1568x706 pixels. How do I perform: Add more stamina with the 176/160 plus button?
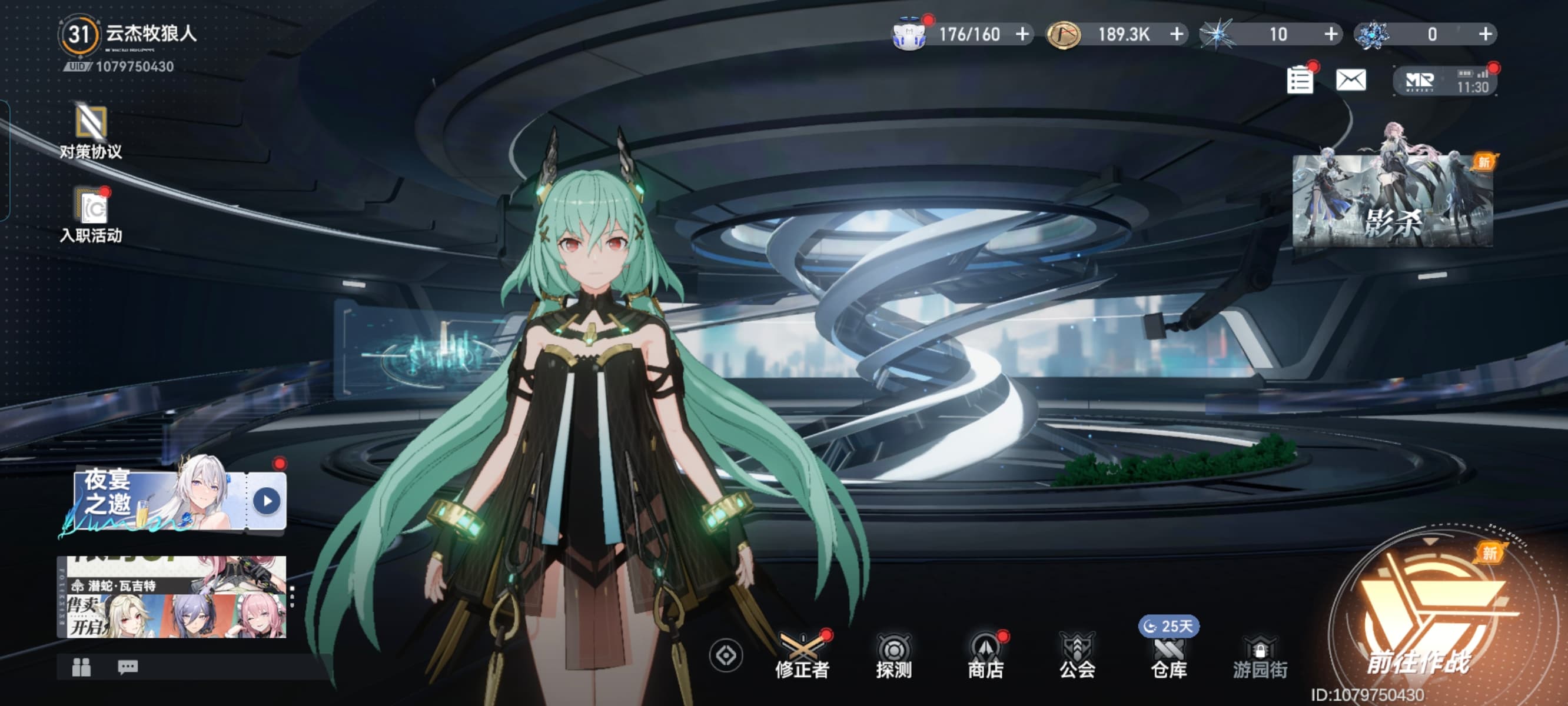pyautogui.click(x=1022, y=34)
